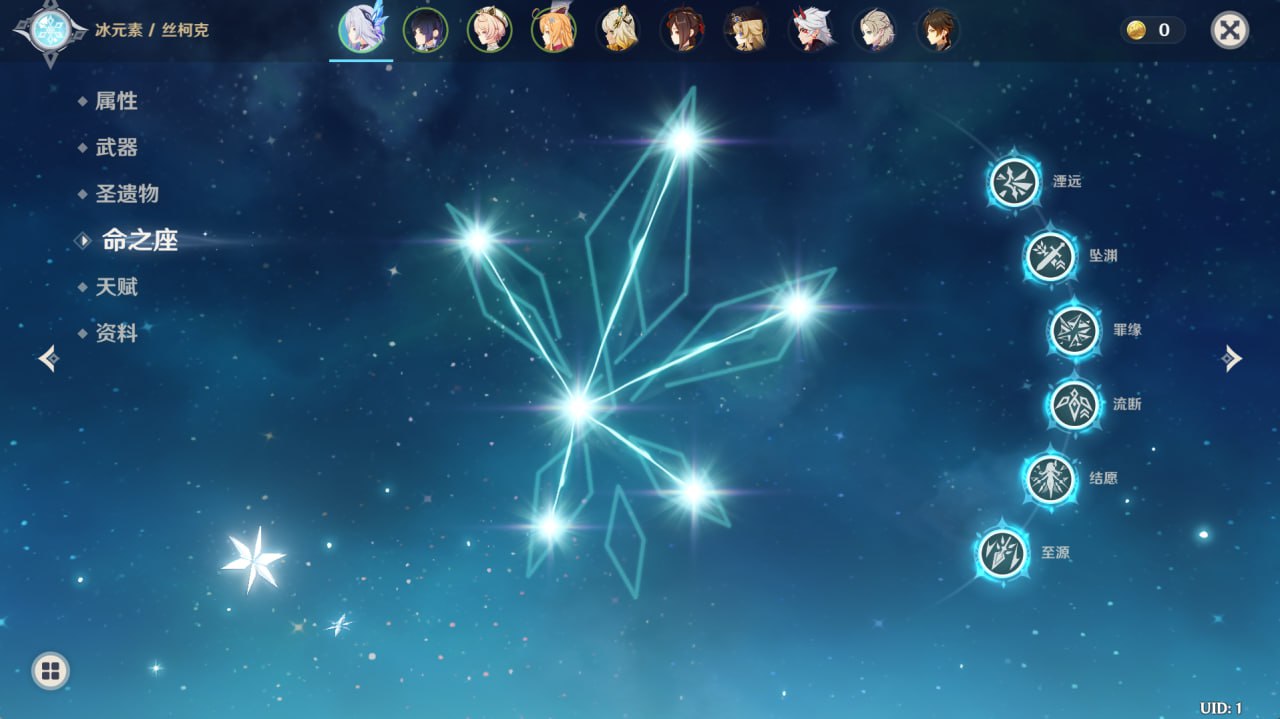Close the character screen with the X button
This screenshot has height=719, width=1280.
1229,30
